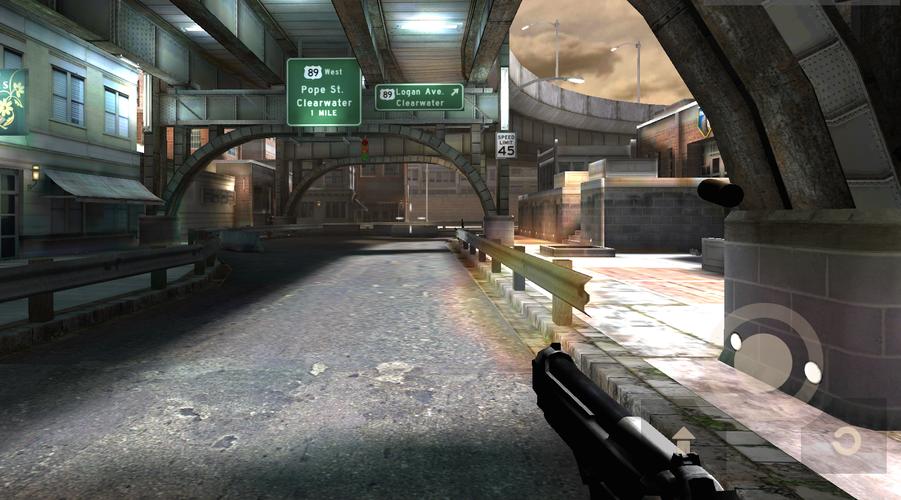Tap the circular fire button
This screenshot has width=901, height=500.
point(772,353)
